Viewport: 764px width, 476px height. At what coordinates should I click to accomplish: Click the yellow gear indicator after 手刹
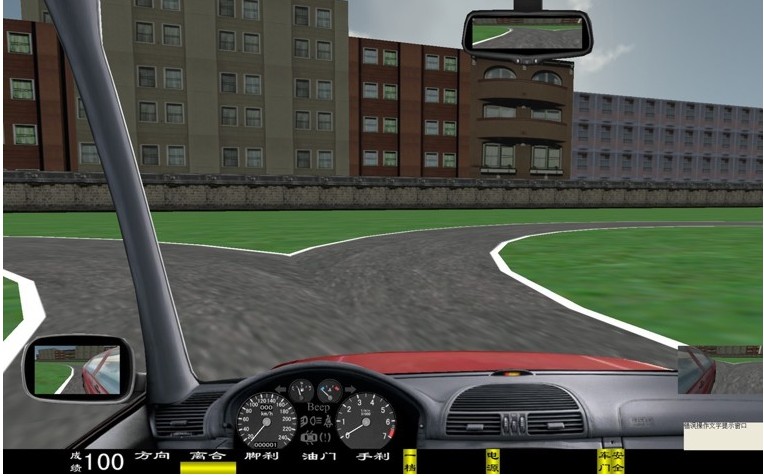[x=410, y=461]
